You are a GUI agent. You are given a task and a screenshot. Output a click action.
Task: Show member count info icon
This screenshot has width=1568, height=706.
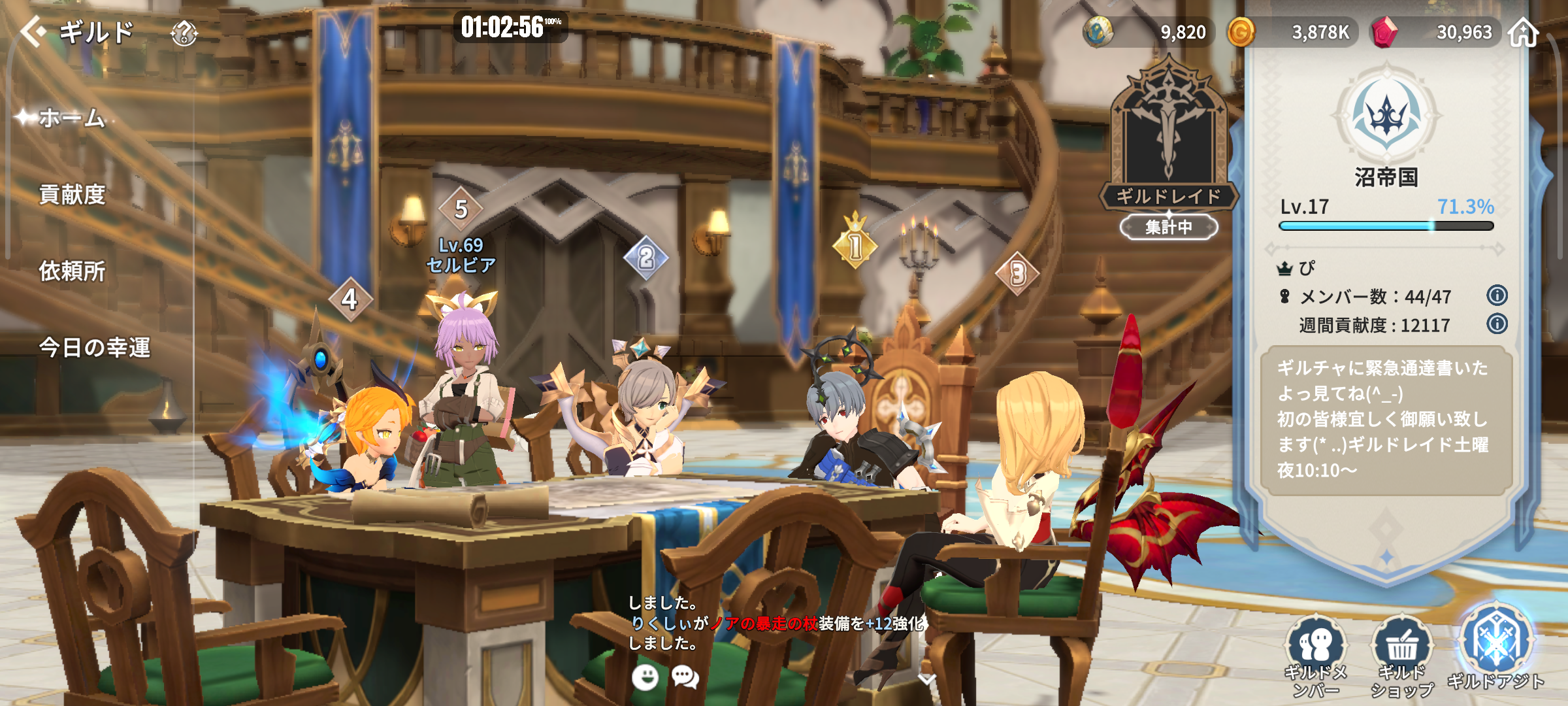tap(1497, 295)
